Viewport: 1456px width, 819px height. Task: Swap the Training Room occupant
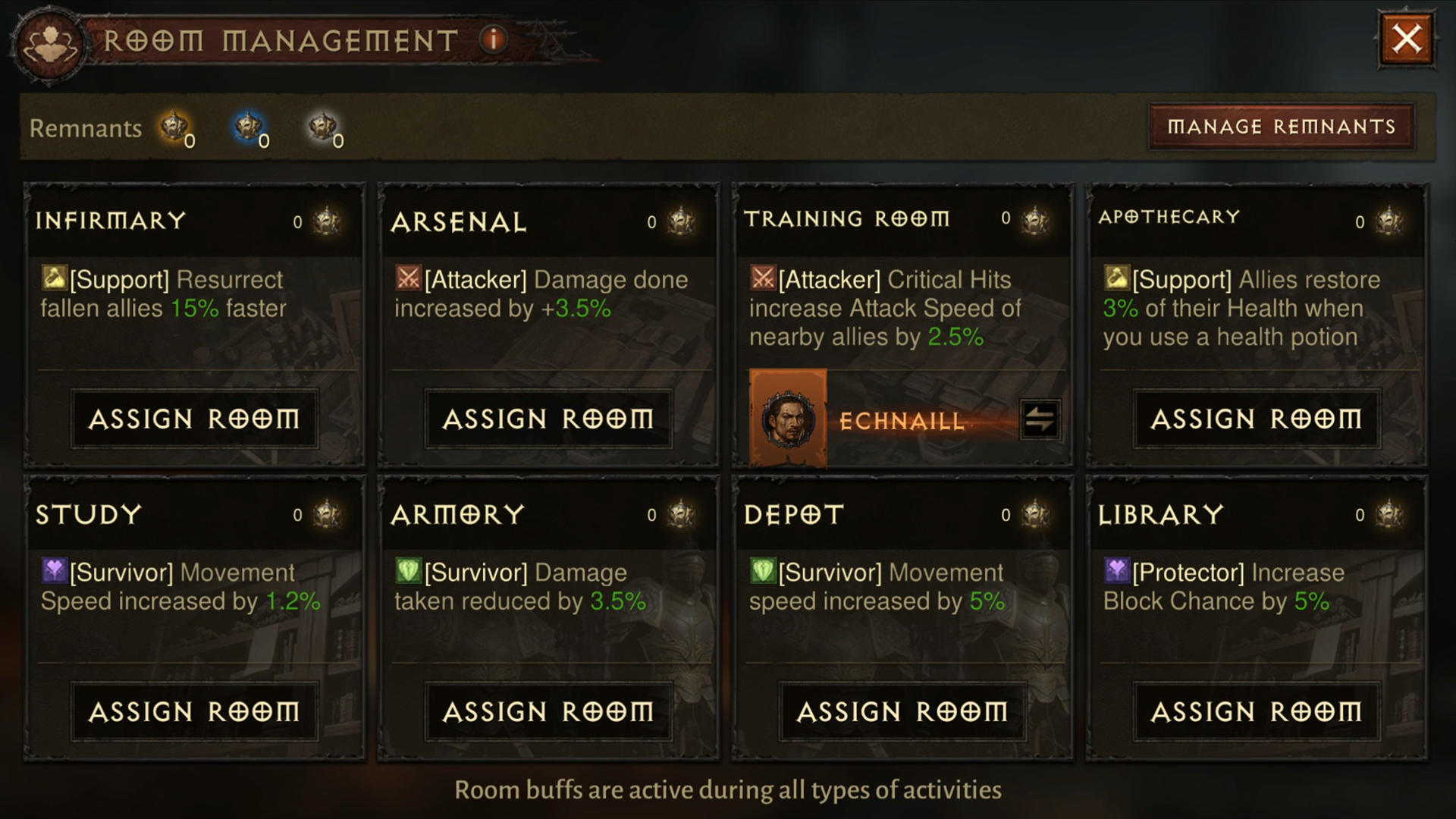click(x=1040, y=419)
